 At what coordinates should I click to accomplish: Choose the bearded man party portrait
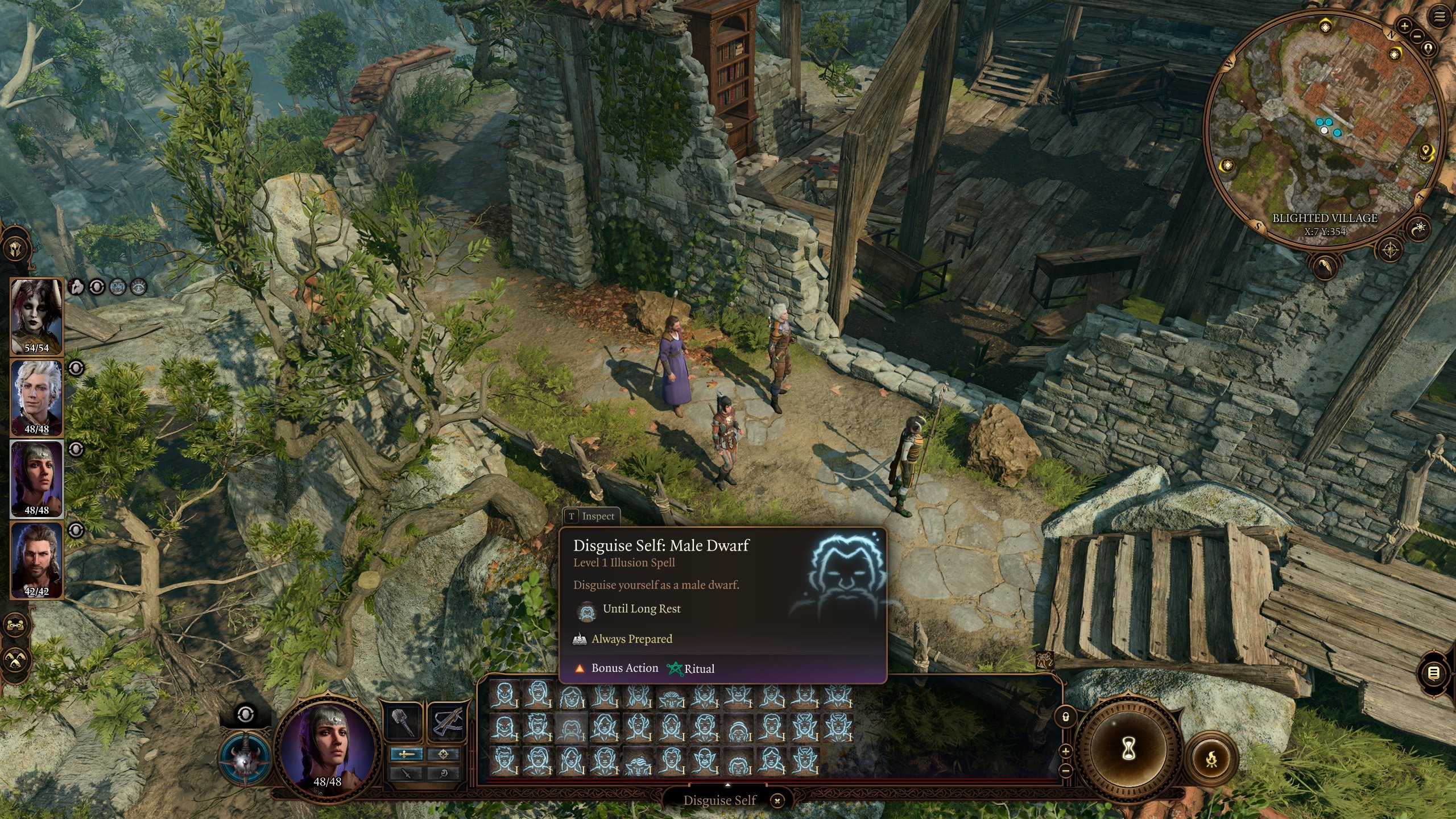[36, 560]
